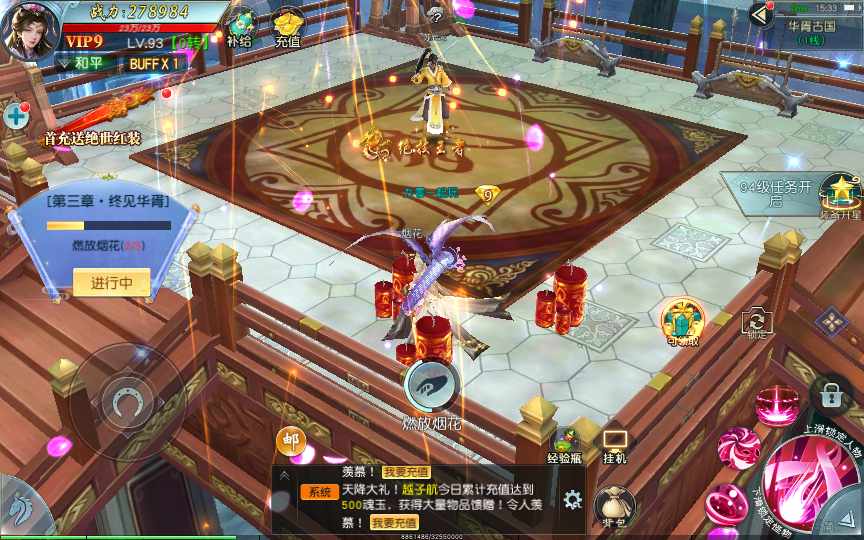
Task: Open chat settings gear icon
Action: tap(573, 499)
